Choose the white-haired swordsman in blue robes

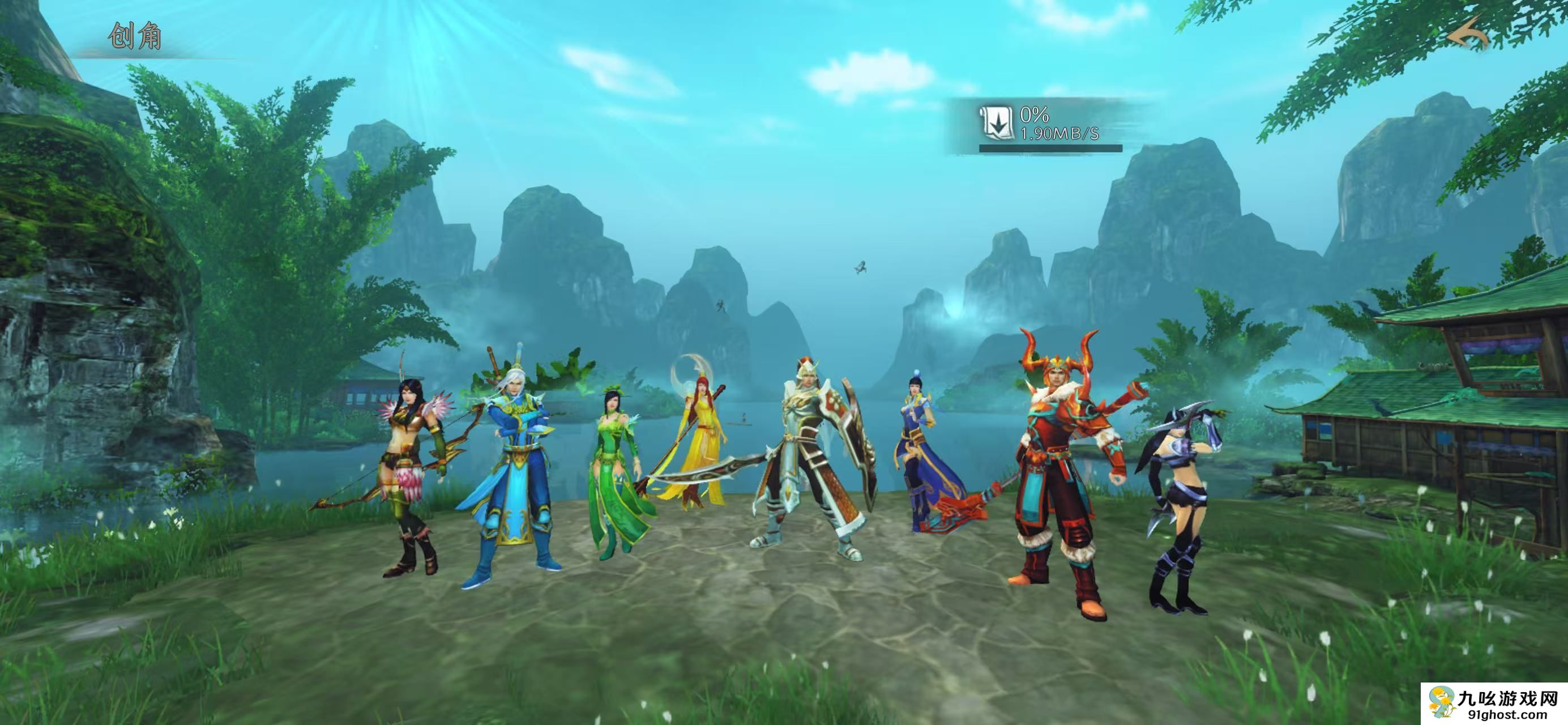pyautogui.click(x=518, y=469)
